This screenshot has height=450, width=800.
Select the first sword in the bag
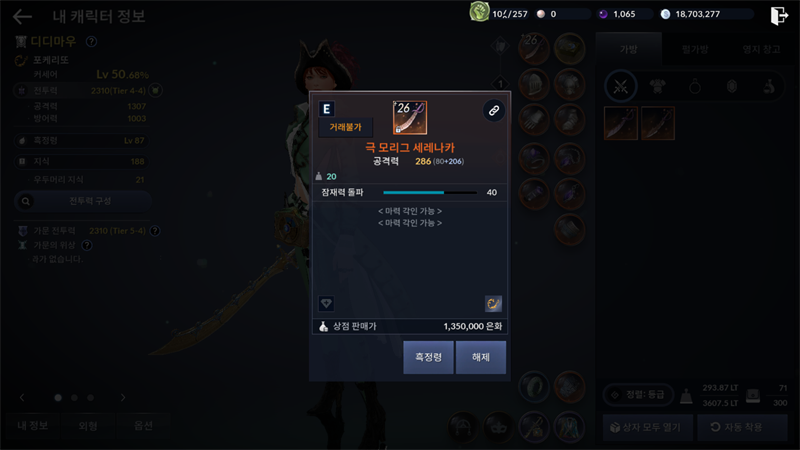(620, 123)
